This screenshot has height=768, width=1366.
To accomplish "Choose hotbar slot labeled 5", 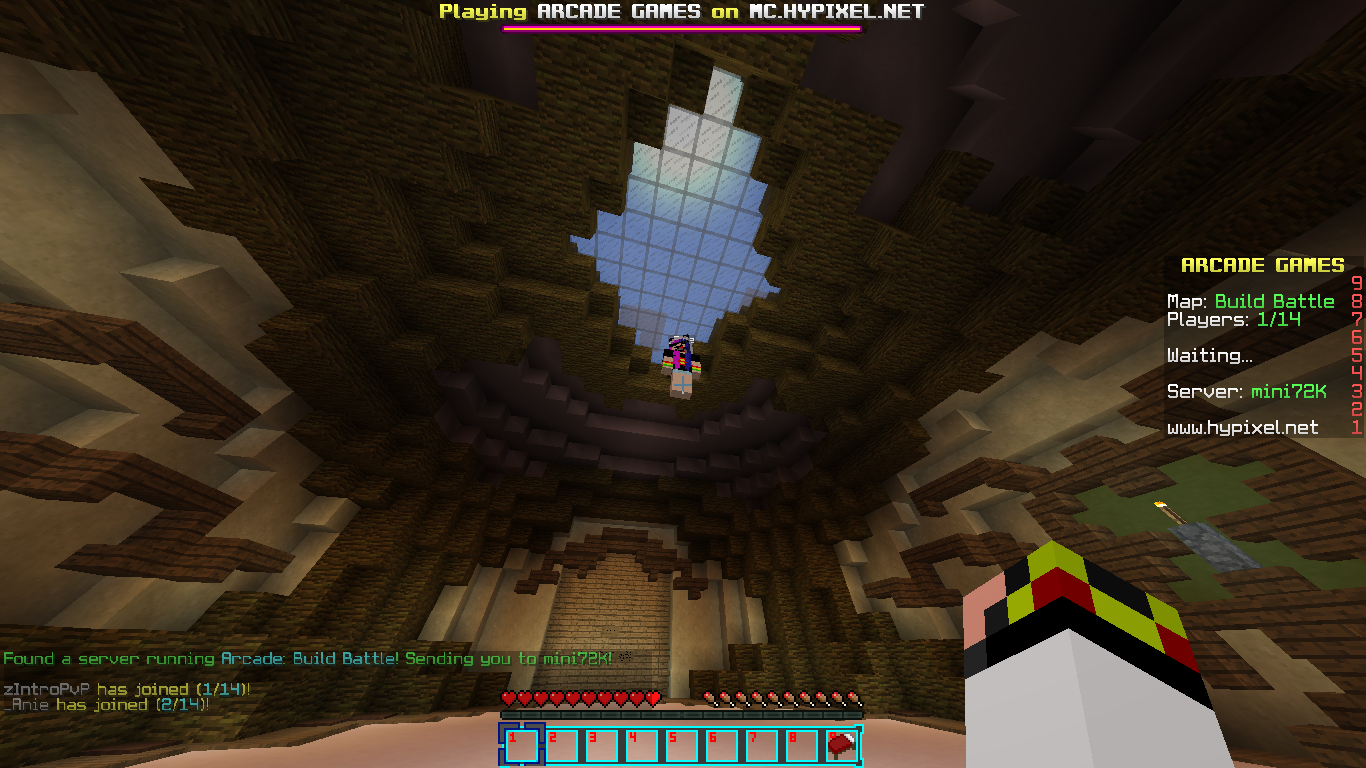I will pyautogui.click(x=681, y=745).
